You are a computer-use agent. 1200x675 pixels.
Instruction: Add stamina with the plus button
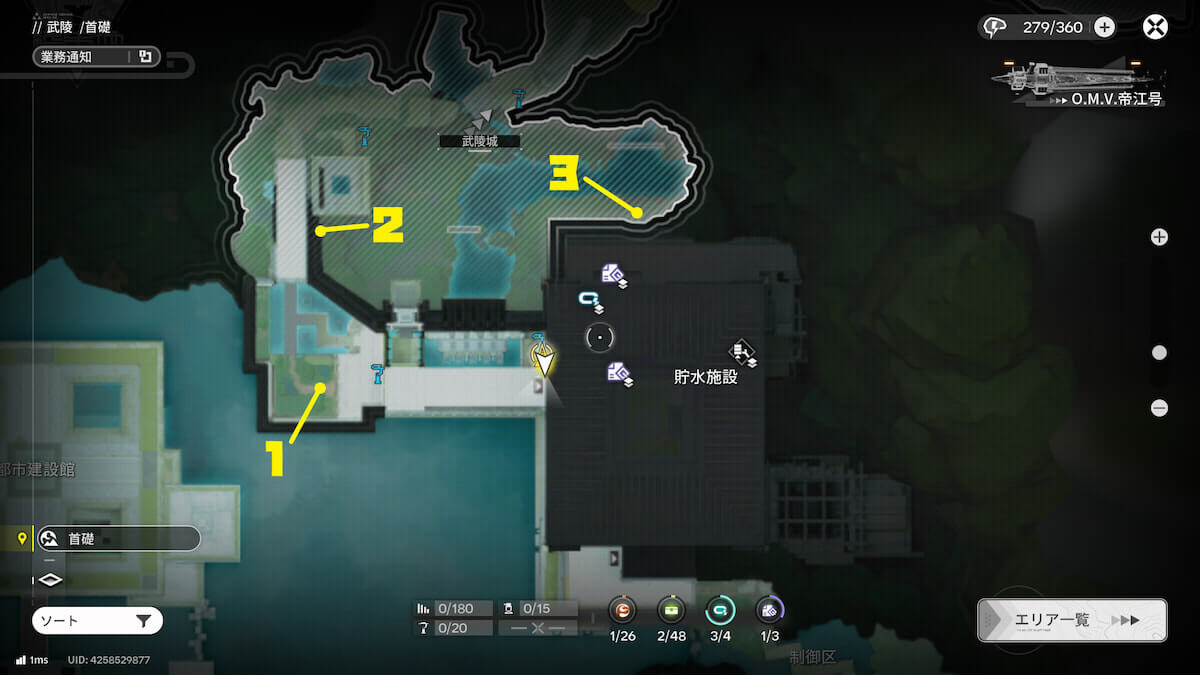[x=1104, y=27]
